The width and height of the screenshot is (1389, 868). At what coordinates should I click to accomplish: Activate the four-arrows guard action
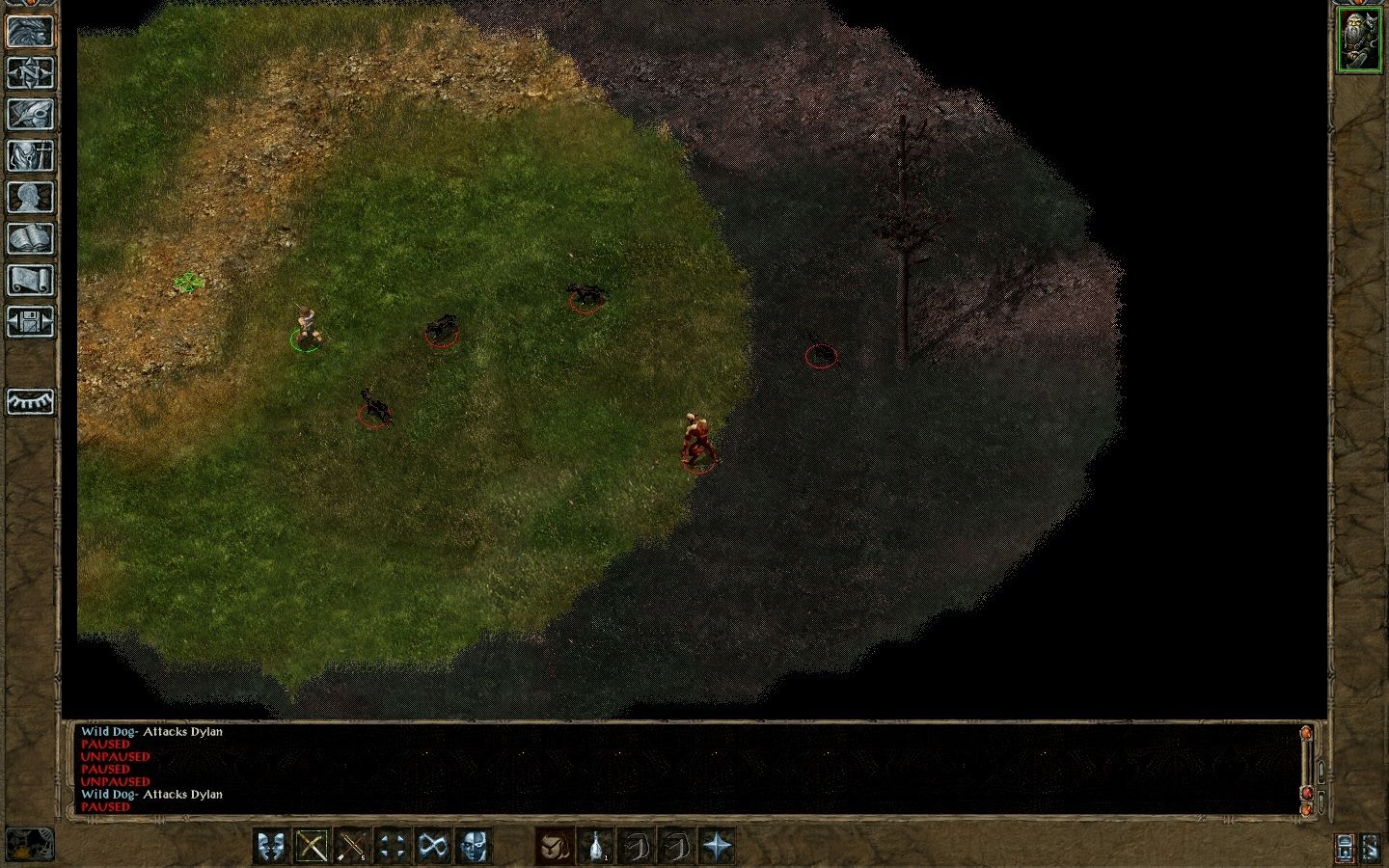coord(392,847)
